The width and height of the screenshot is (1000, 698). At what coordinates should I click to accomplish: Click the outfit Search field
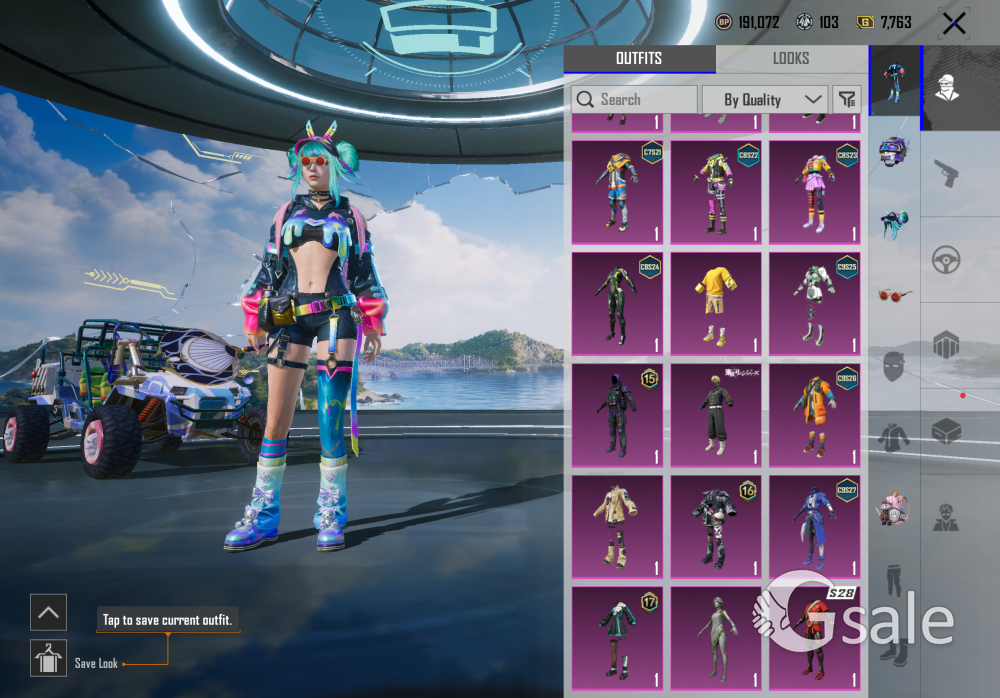coord(634,100)
